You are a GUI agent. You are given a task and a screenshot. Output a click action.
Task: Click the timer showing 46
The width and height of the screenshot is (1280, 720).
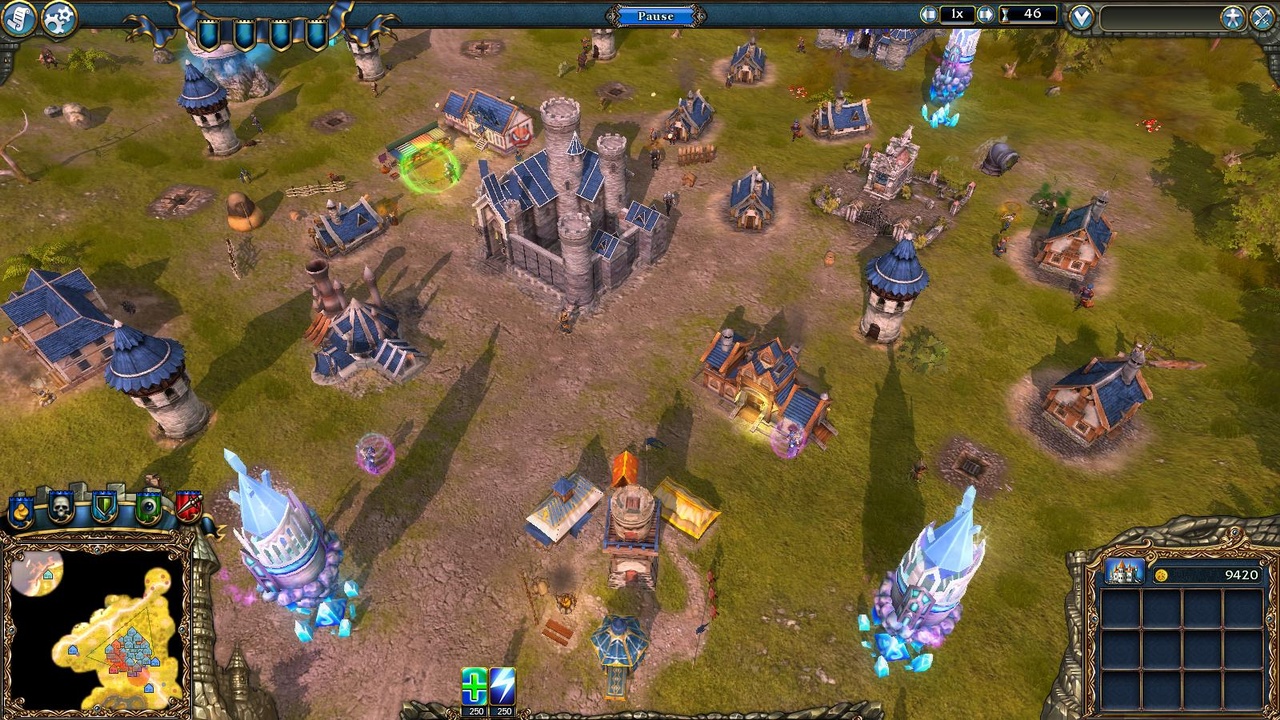pyautogui.click(x=1030, y=14)
